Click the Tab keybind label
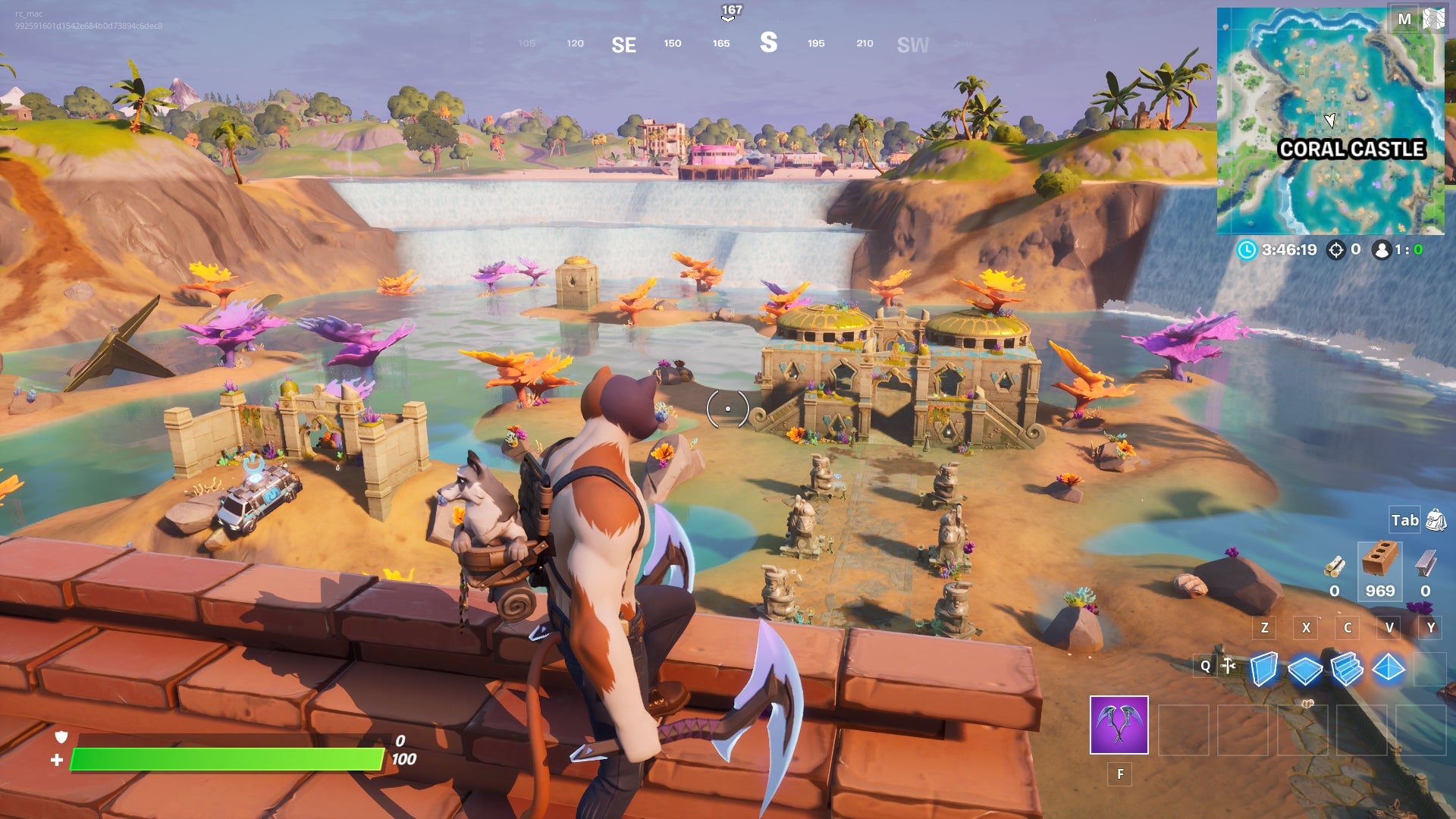This screenshot has height=819, width=1456. (1404, 520)
